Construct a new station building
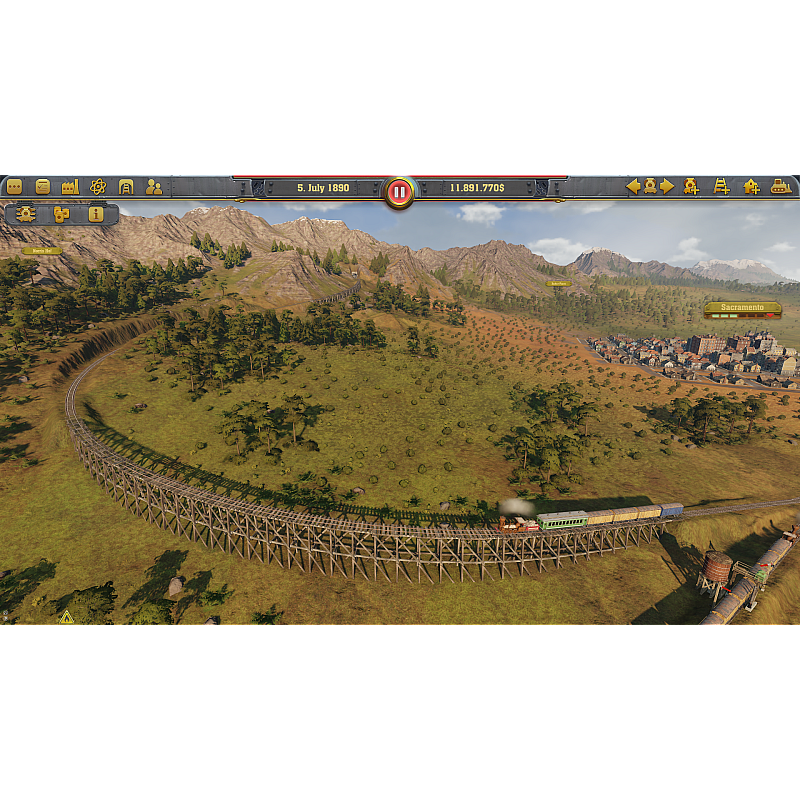Viewport: 800px width, 800px height. [751, 186]
